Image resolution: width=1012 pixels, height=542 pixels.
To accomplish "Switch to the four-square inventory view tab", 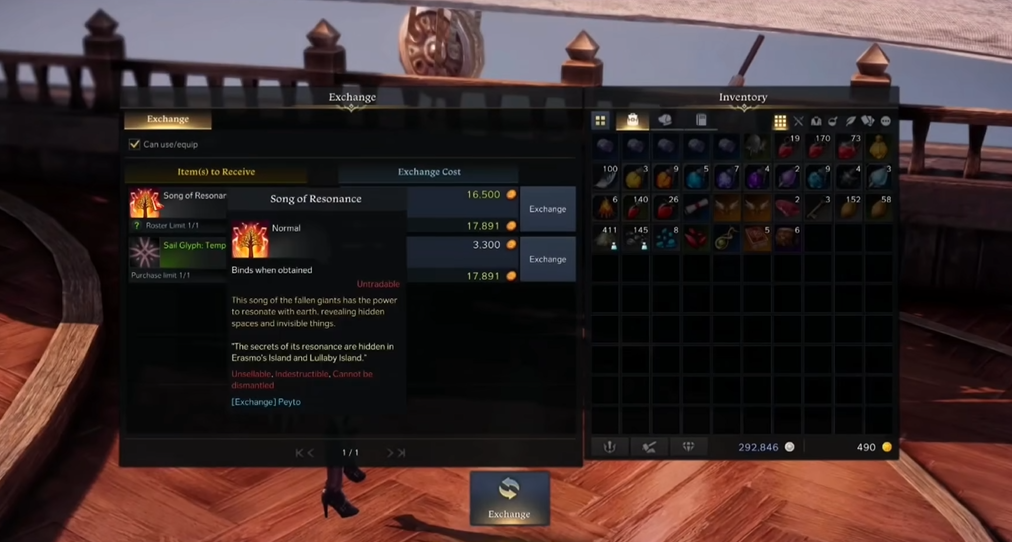I will [601, 121].
